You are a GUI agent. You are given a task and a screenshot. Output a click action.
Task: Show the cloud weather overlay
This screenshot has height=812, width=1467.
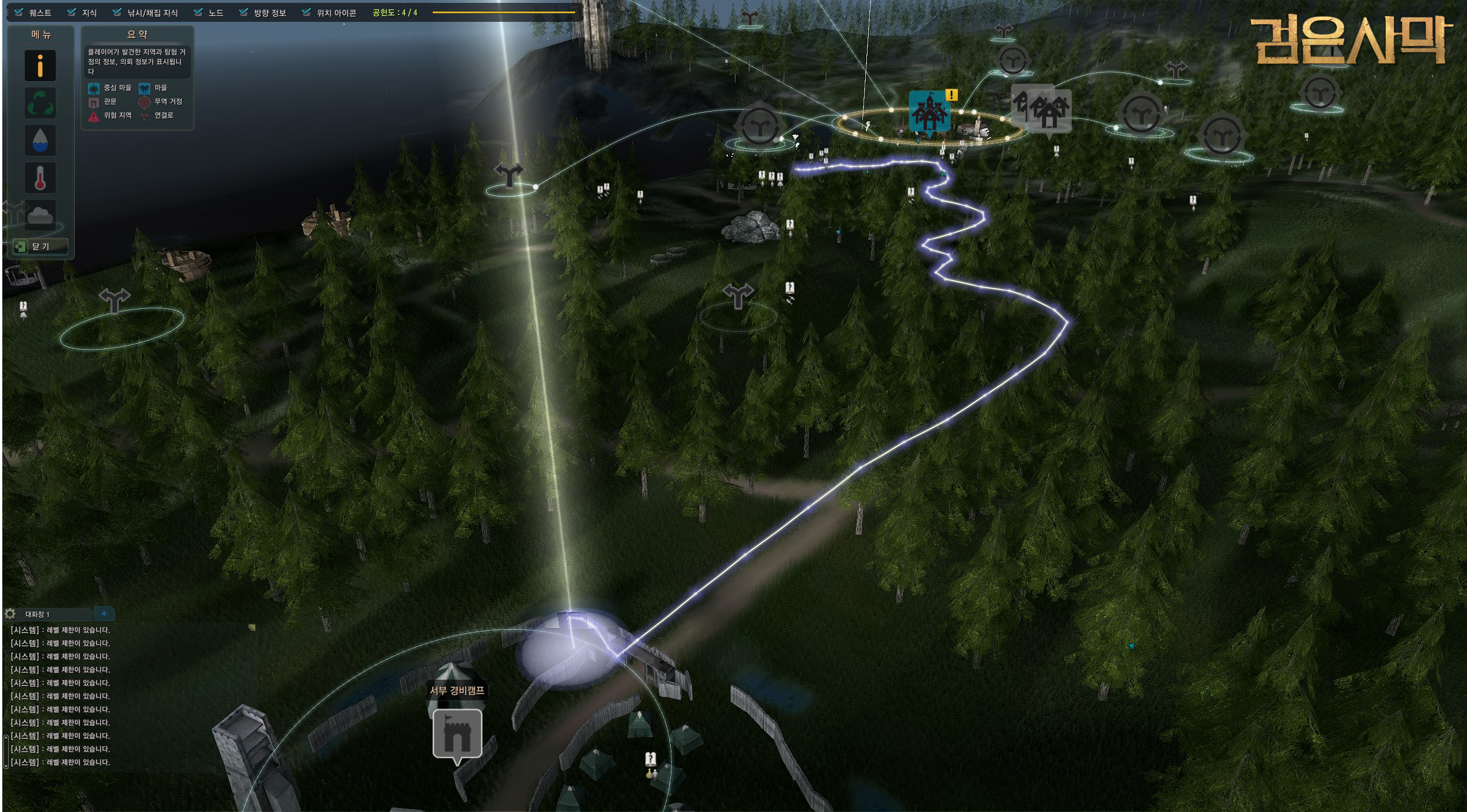click(40, 215)
